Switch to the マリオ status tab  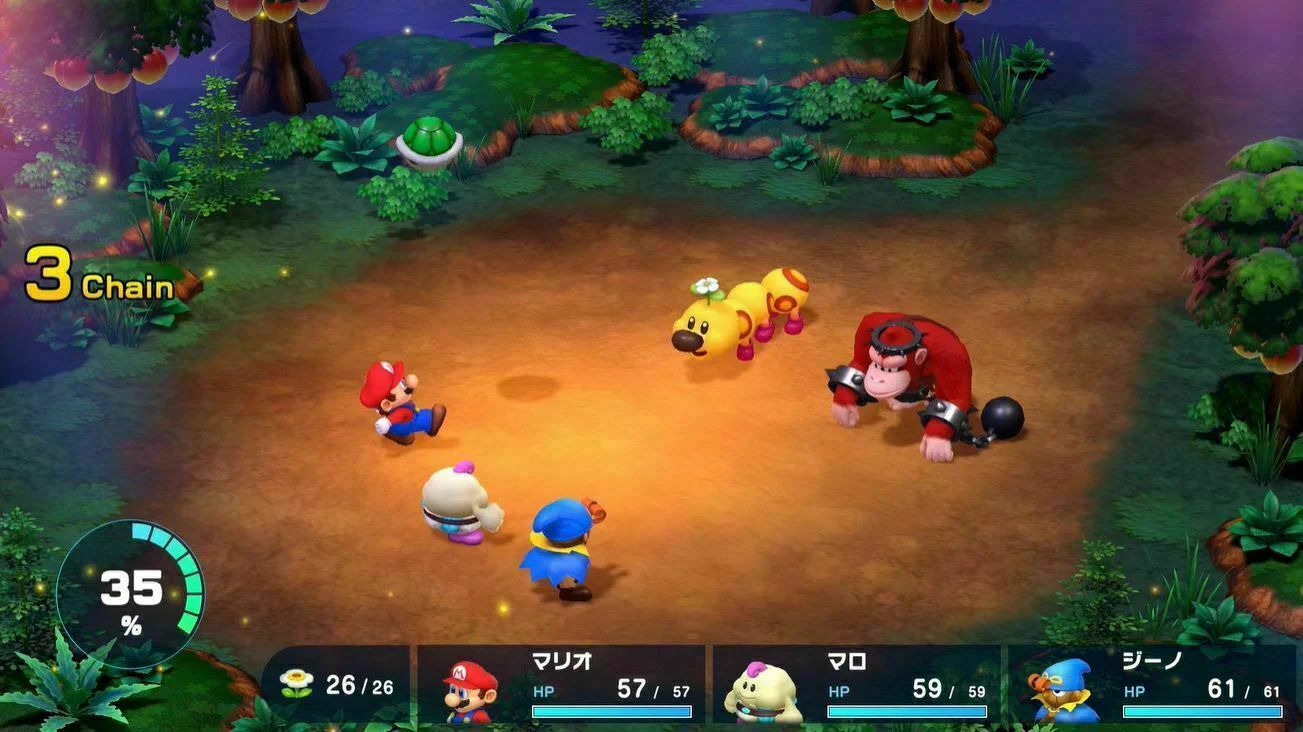pyautogui.click(x=563, y=662)
